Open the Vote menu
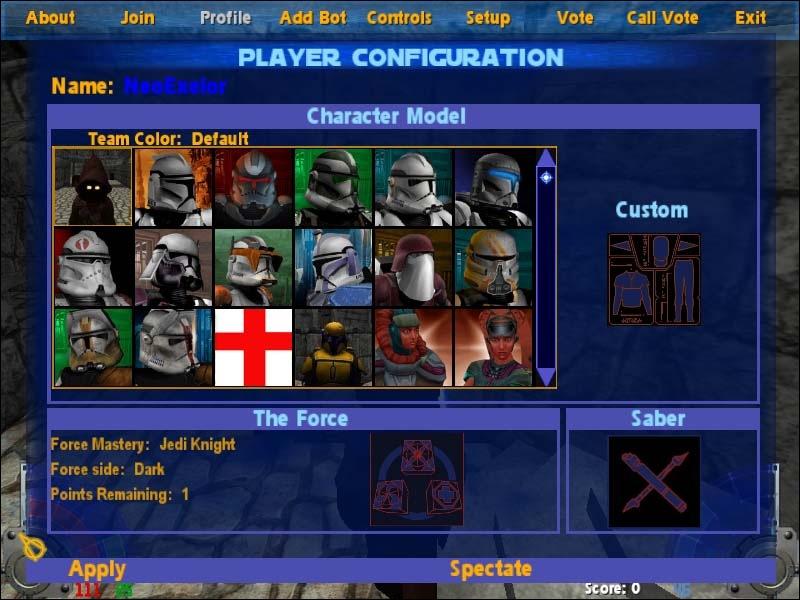Image resolution: width=800 pixels, height=600 pixels. tap(575, 18)
